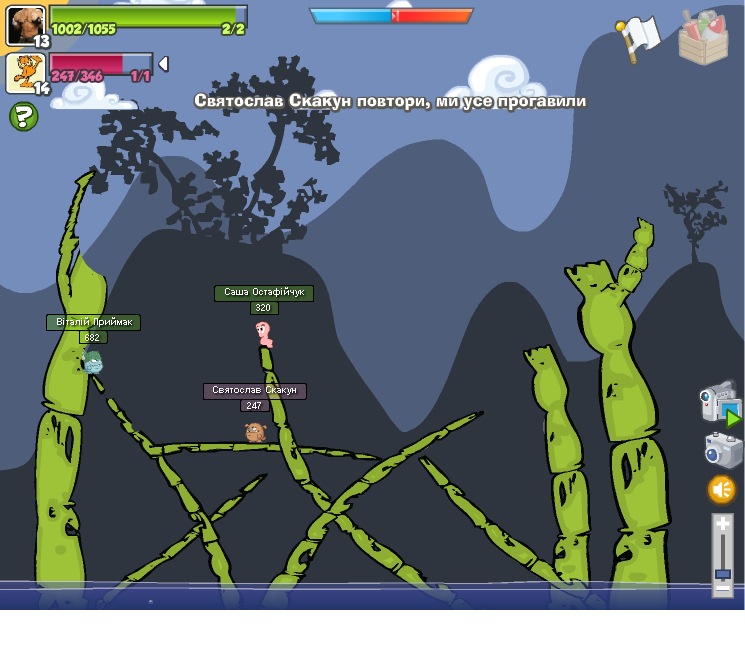Viewport: 745px width, 650px height.
Task: Click the blue zoom slider handle
Action: (x=723, y=574)
